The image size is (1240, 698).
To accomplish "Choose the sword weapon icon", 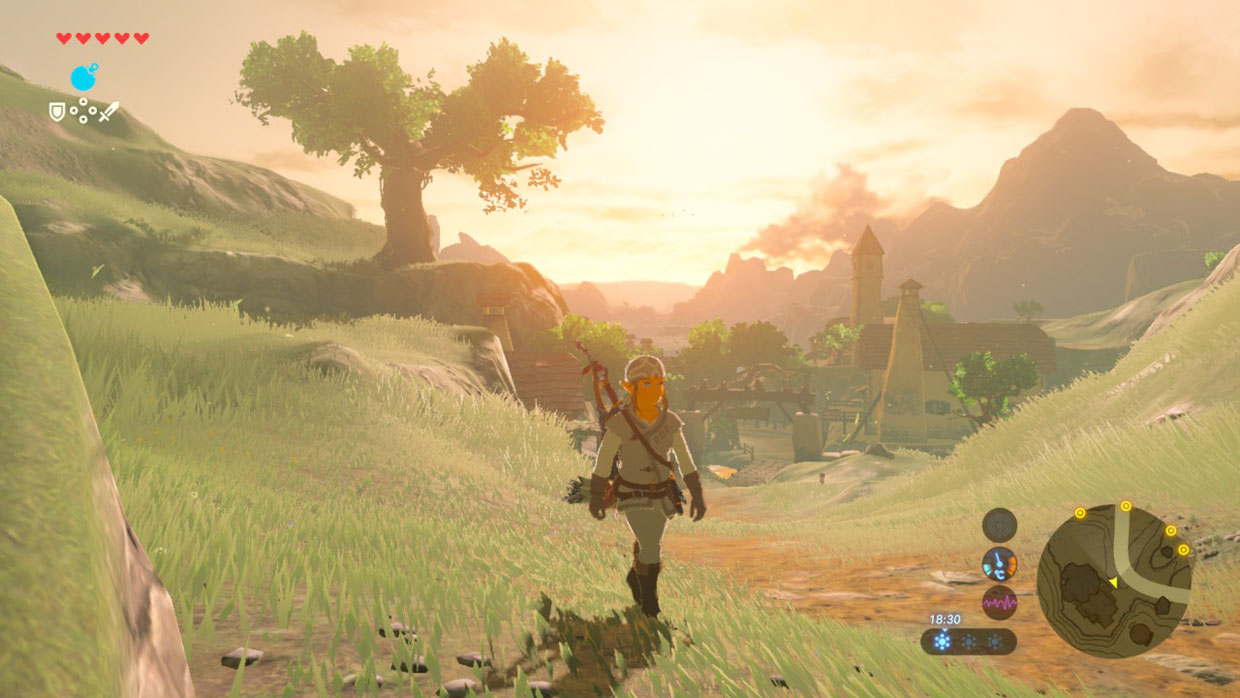I will (108, 111).
